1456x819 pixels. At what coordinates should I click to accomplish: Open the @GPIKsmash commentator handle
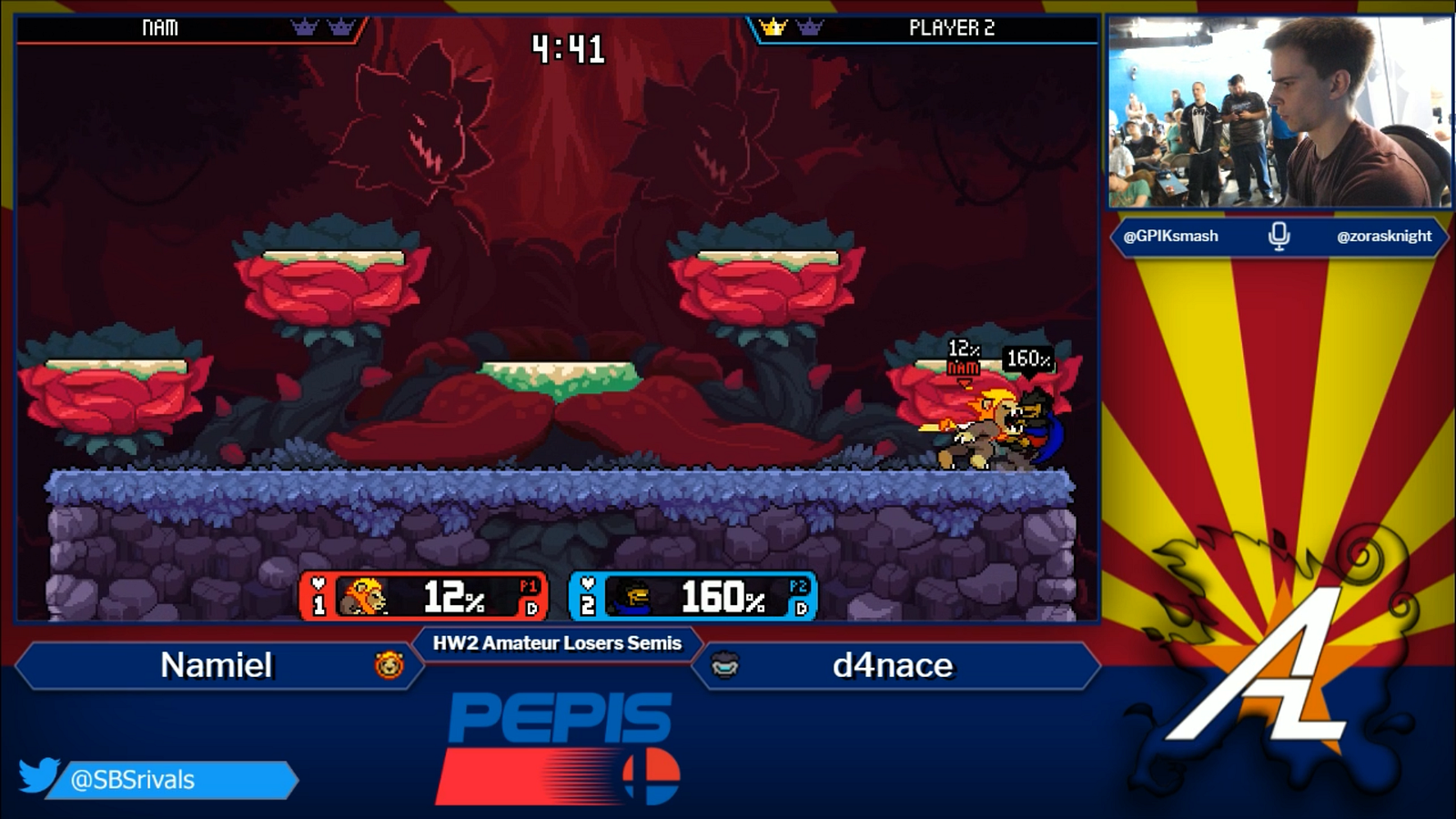point(1170,236)
